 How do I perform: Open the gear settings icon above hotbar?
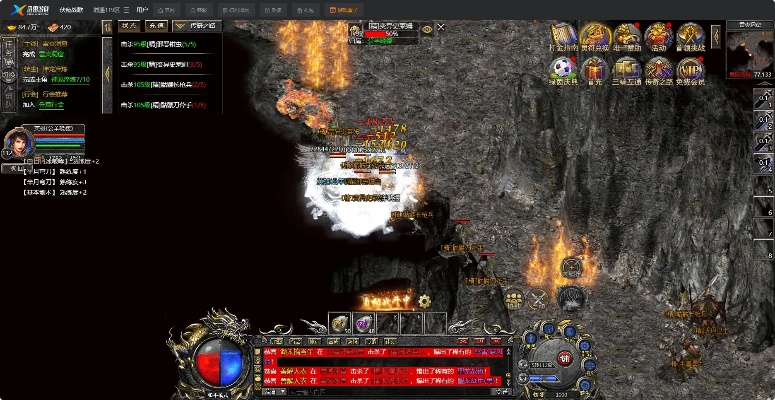(x=424, y=300)
